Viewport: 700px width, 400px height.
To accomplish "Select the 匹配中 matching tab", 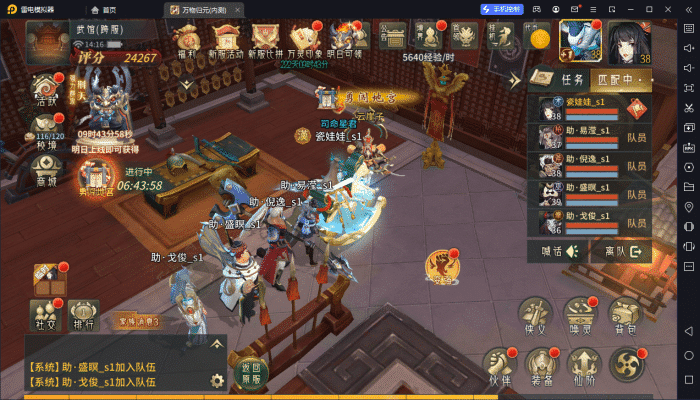I will (618, 78).
